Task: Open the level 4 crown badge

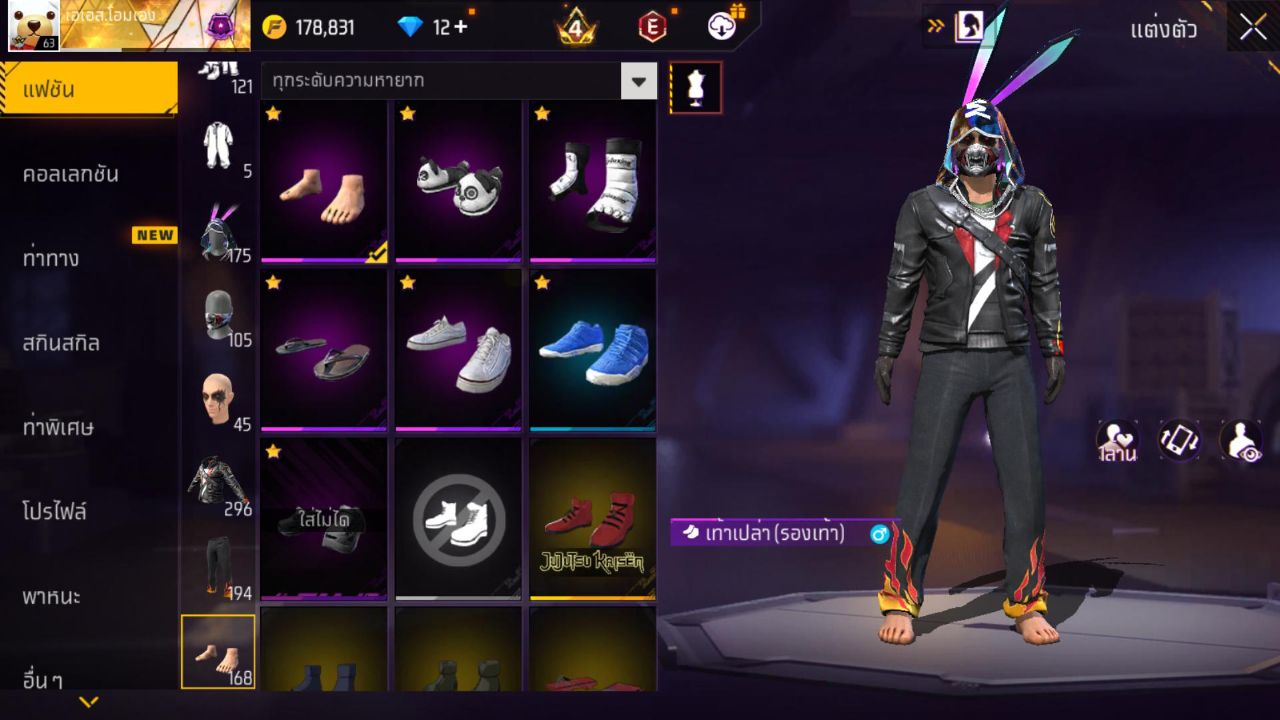Action: [575, 27]
